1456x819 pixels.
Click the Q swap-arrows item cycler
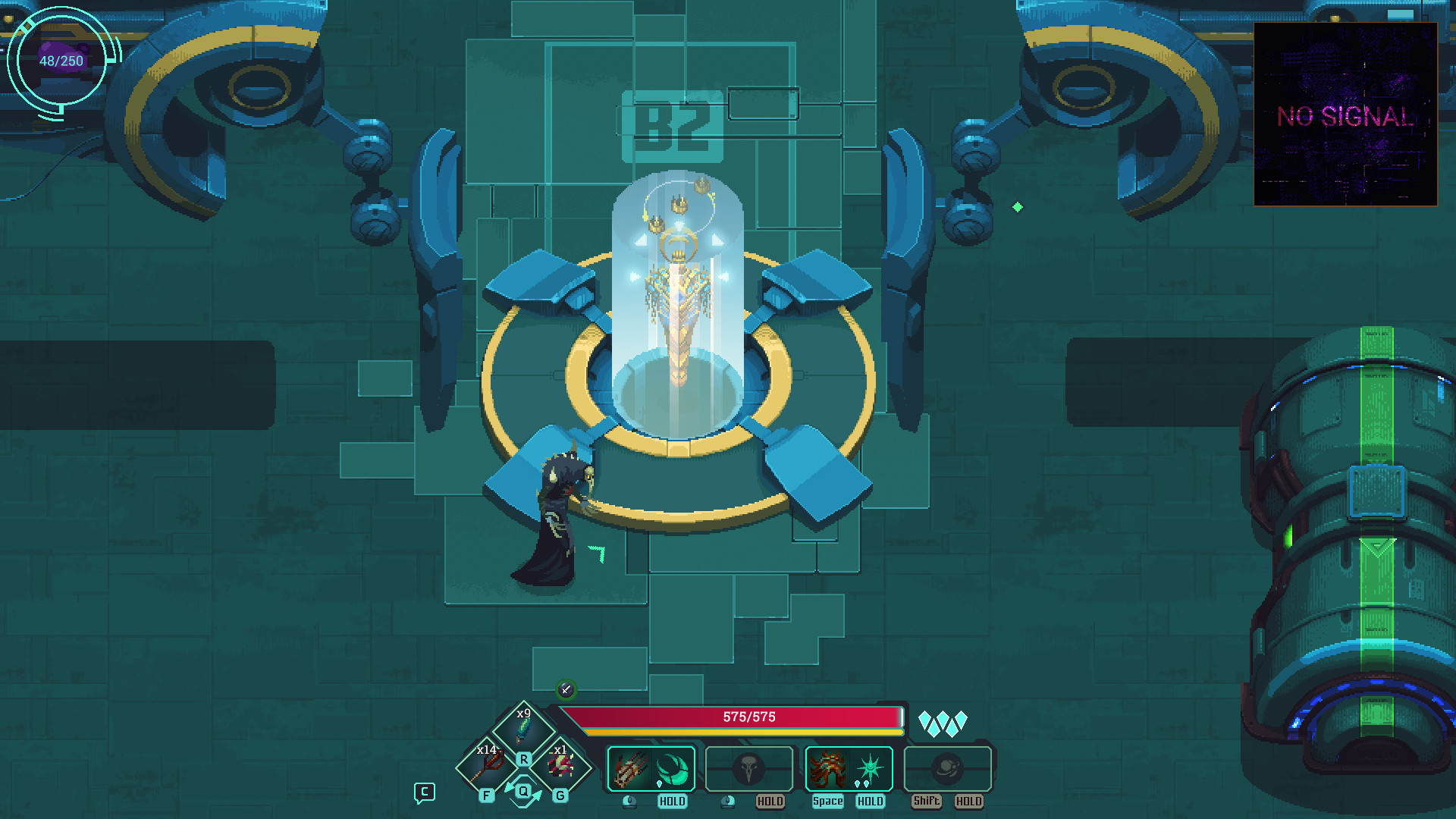(522, 791)
